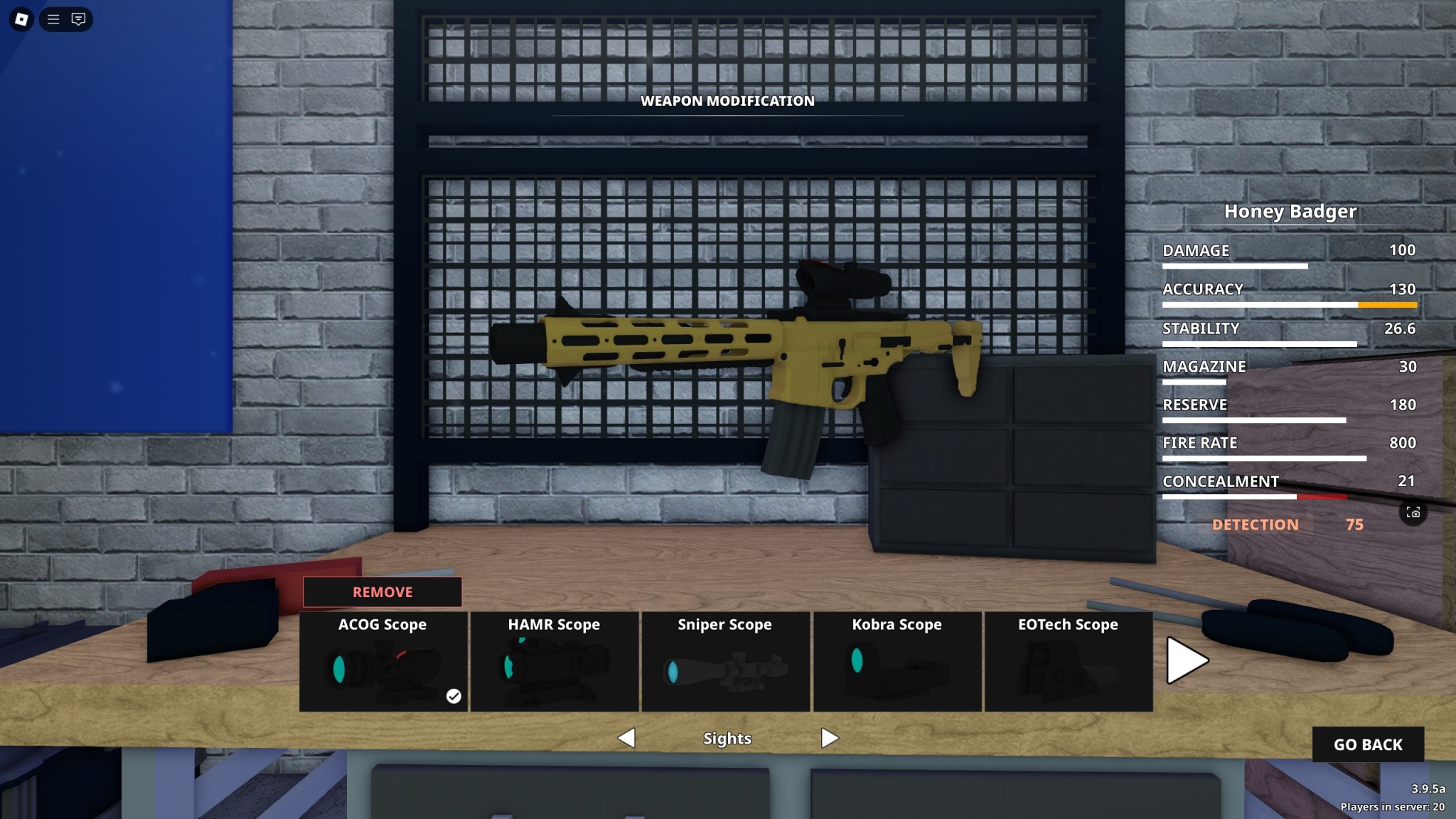Image resolution: width=1456 pixels, height=819 pixels.
Task: Show more scopes with the right arrow
Action: (1187, 660)
